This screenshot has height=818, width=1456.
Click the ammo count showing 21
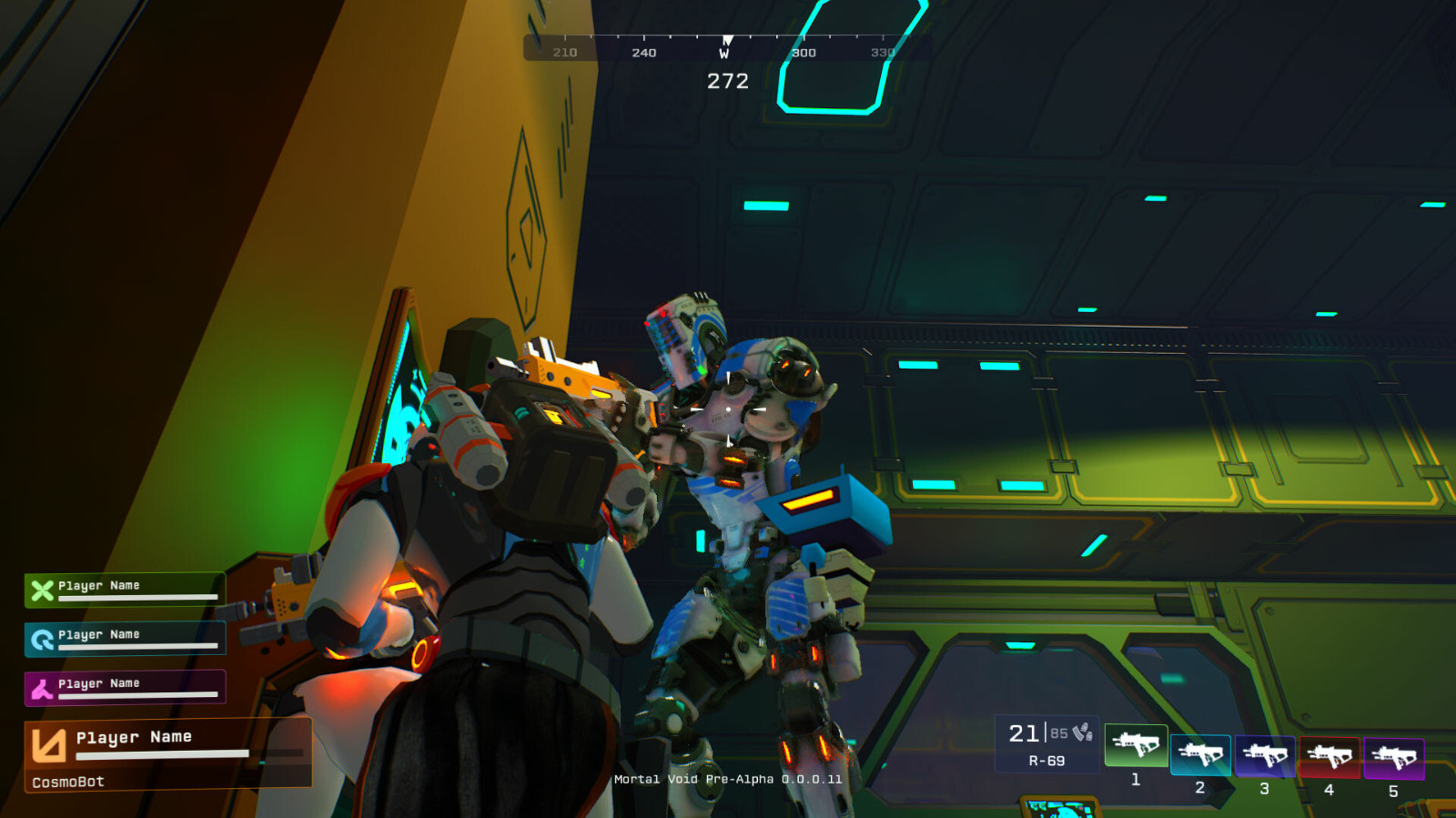1025,732
